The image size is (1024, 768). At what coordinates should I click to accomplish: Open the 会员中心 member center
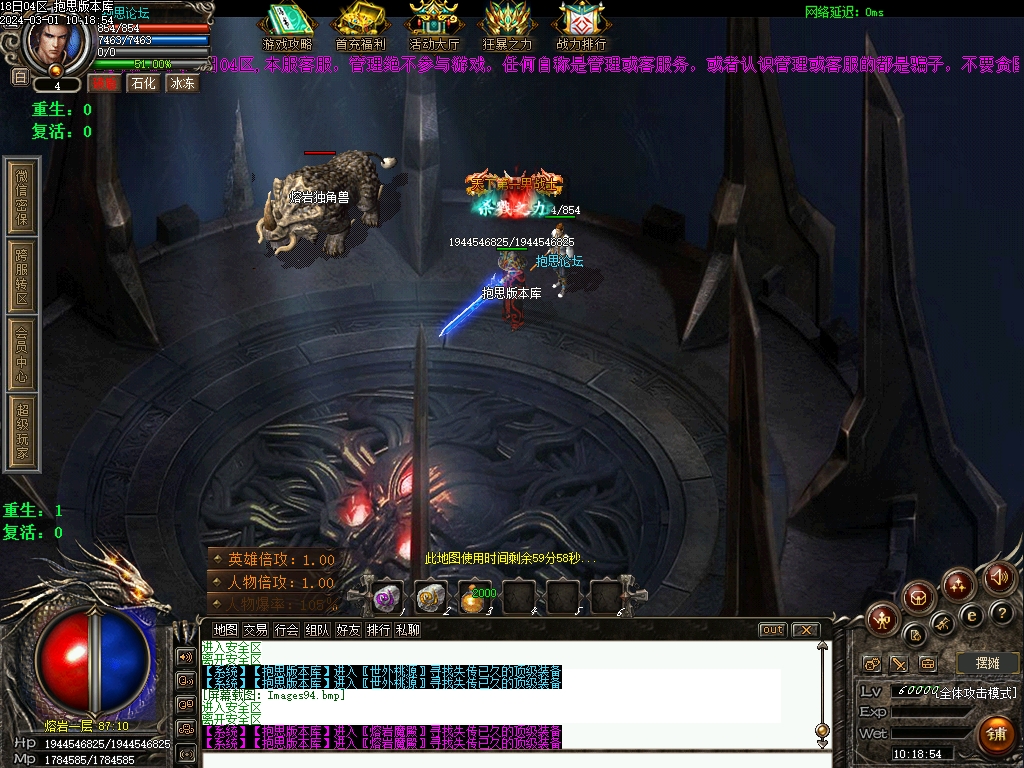22,354
